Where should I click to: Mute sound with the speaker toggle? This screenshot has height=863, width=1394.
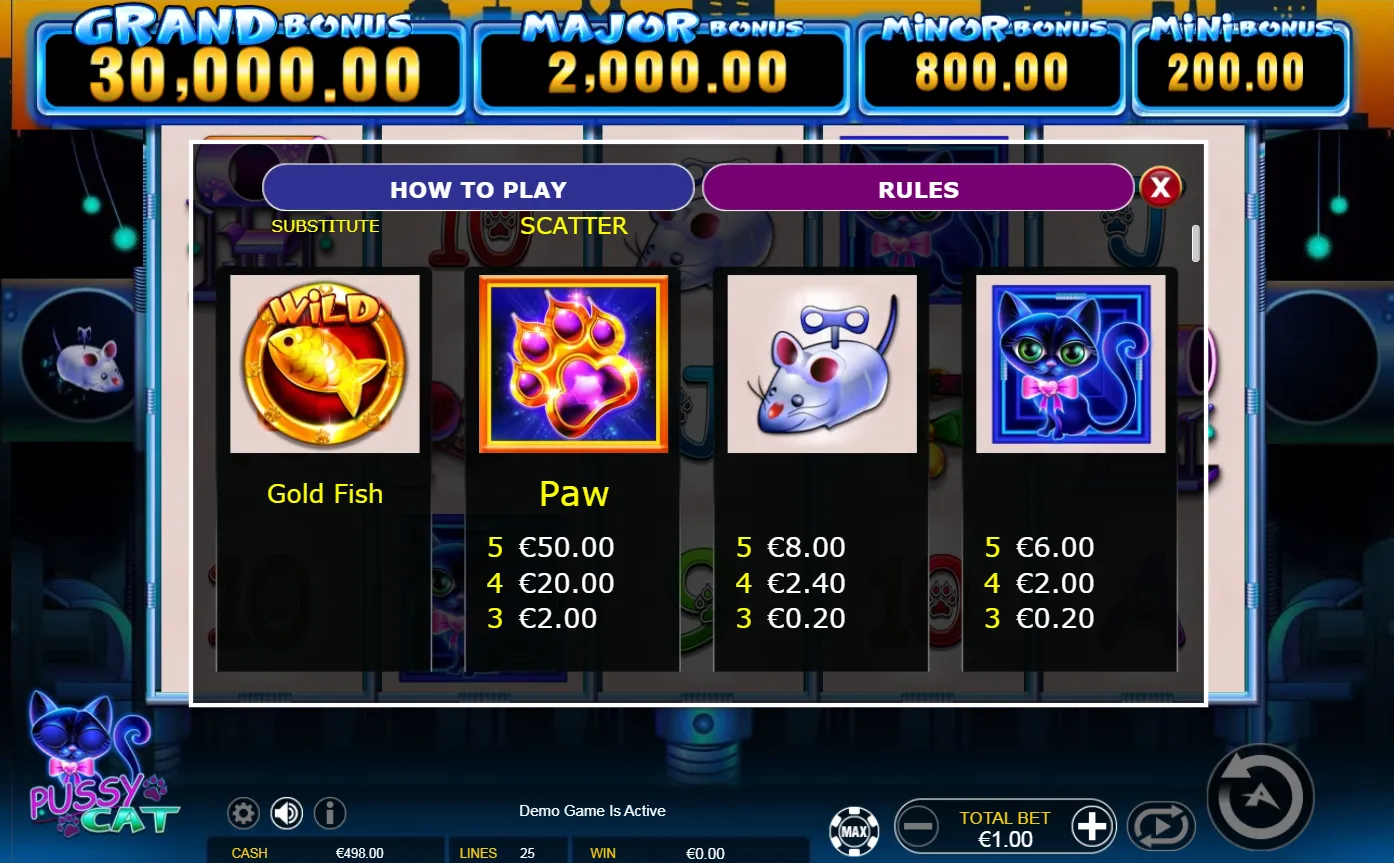(x=286, y=813)
